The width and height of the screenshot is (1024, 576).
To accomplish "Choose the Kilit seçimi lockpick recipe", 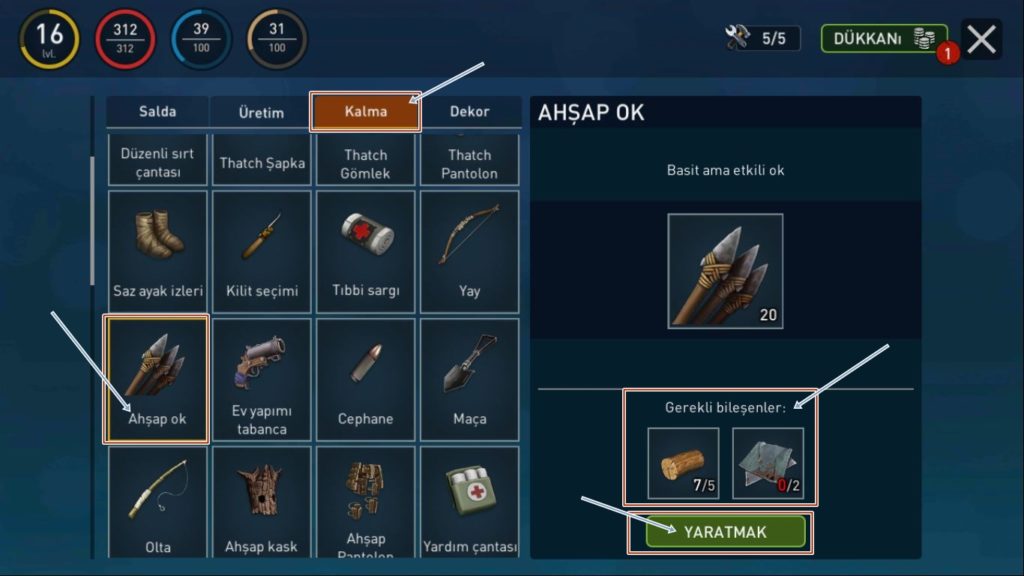I will coord(262,250).
